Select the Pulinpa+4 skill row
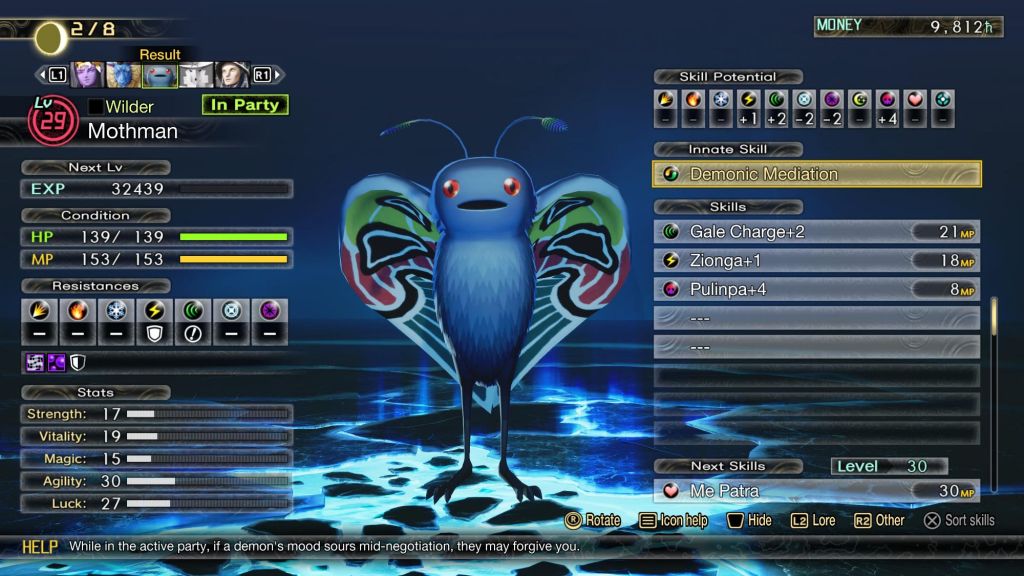Screen dimensions: 1024x576 point(817,289)
